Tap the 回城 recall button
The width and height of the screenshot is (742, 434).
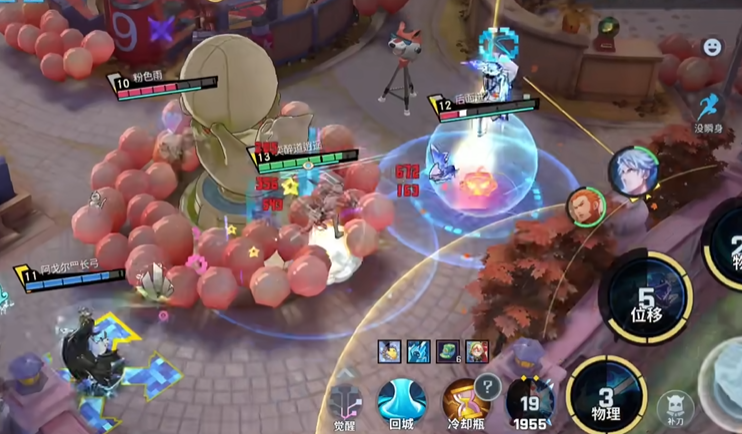pyautogui.click(x=402, y=402)
